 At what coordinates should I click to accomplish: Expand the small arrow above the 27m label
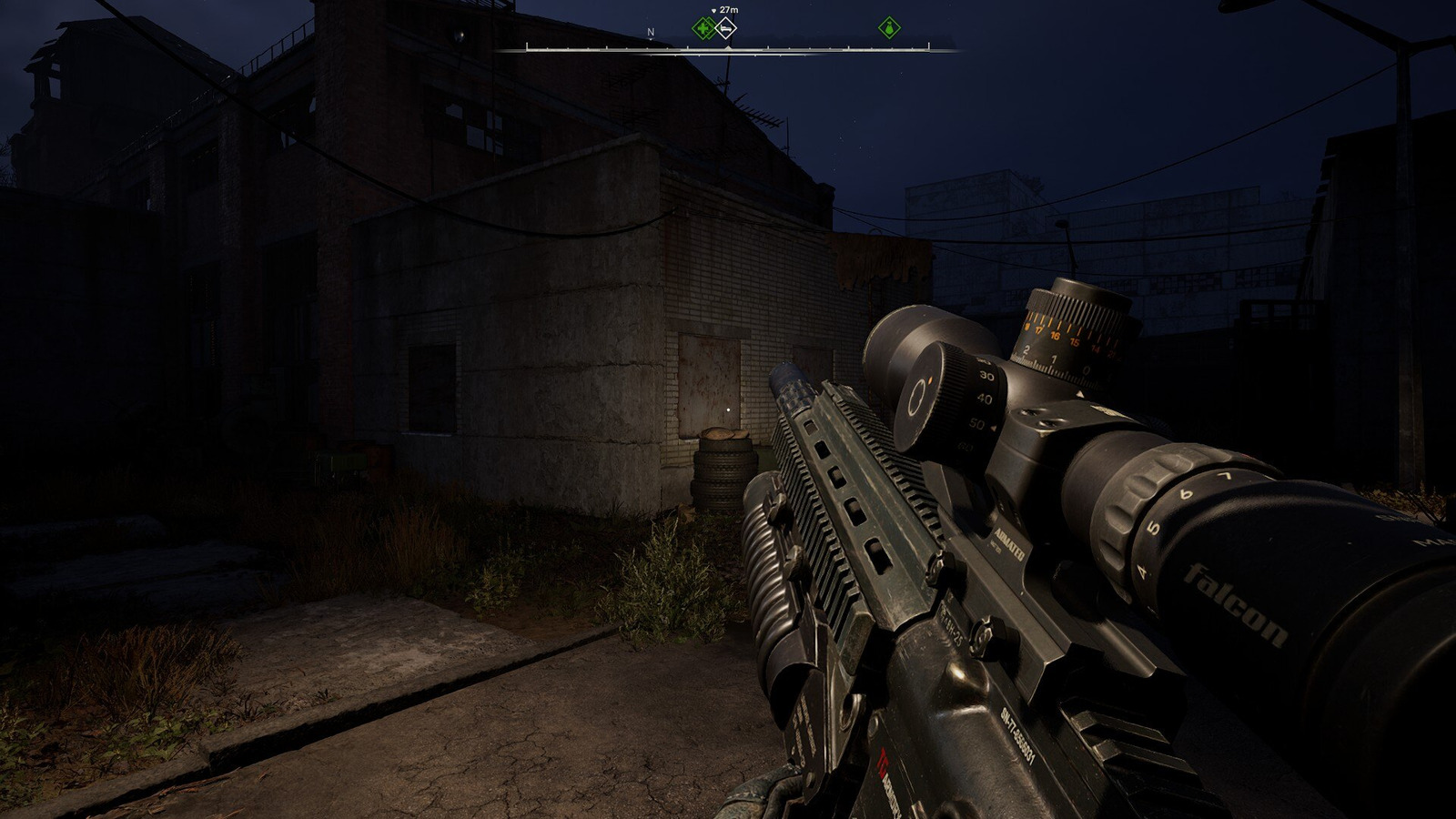tap(713, 9)
